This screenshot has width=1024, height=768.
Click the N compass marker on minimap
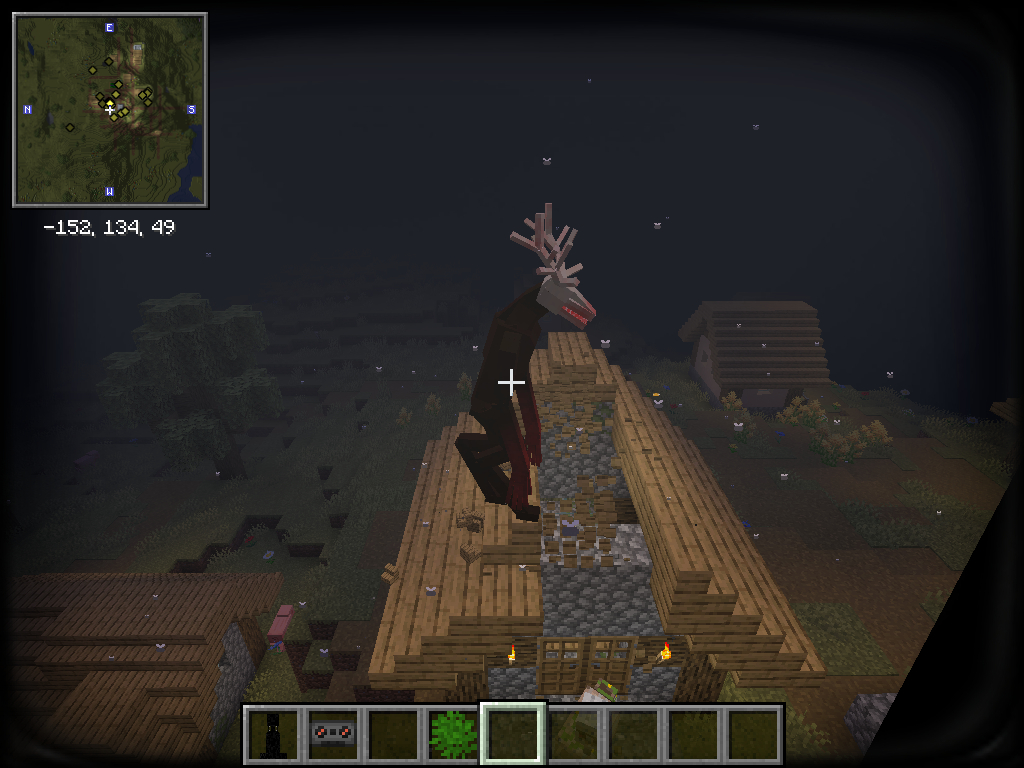point(27,109)
